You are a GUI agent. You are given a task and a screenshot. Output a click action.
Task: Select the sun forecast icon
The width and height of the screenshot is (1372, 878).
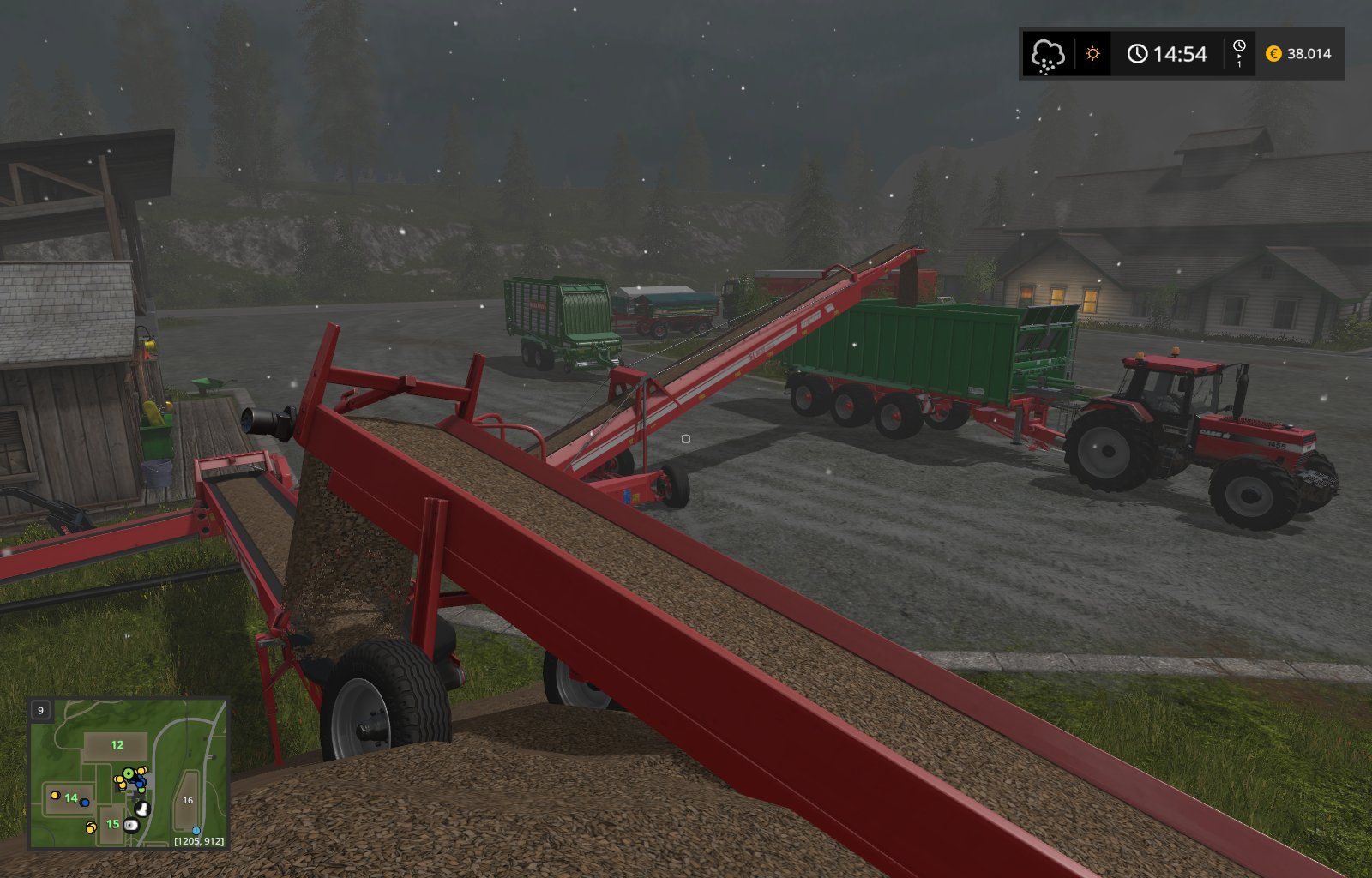[1092, 54]
